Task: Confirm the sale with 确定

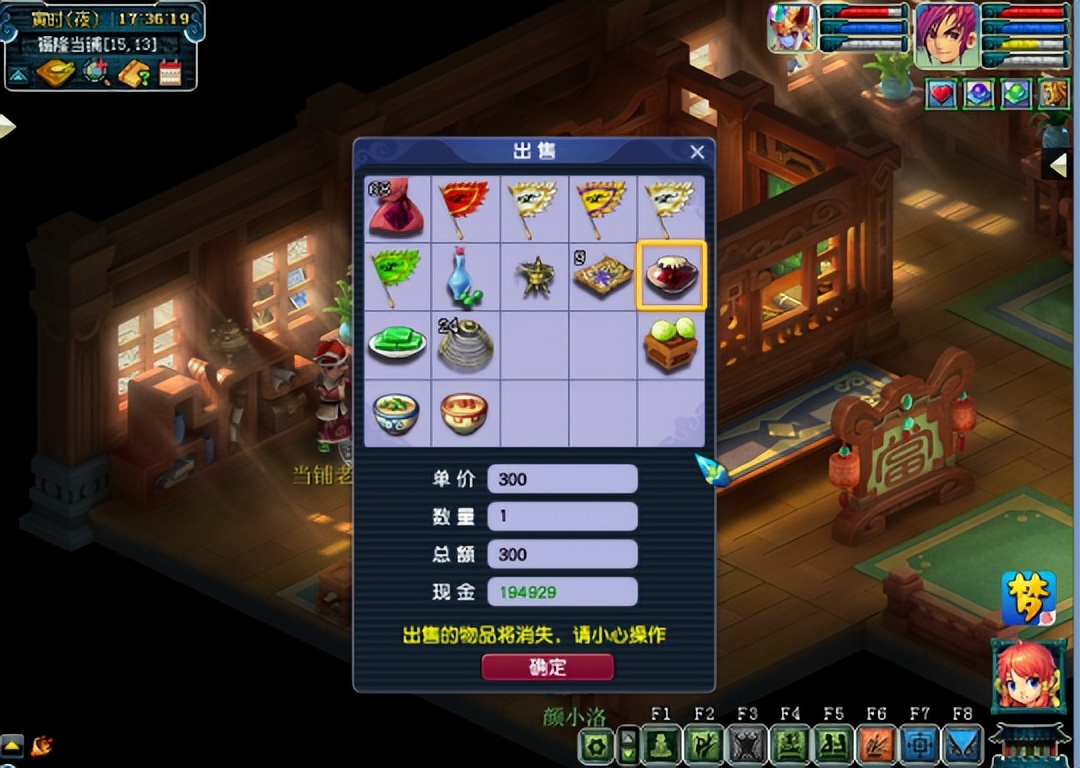Action: pyautogui.click(x=547, y=667)
